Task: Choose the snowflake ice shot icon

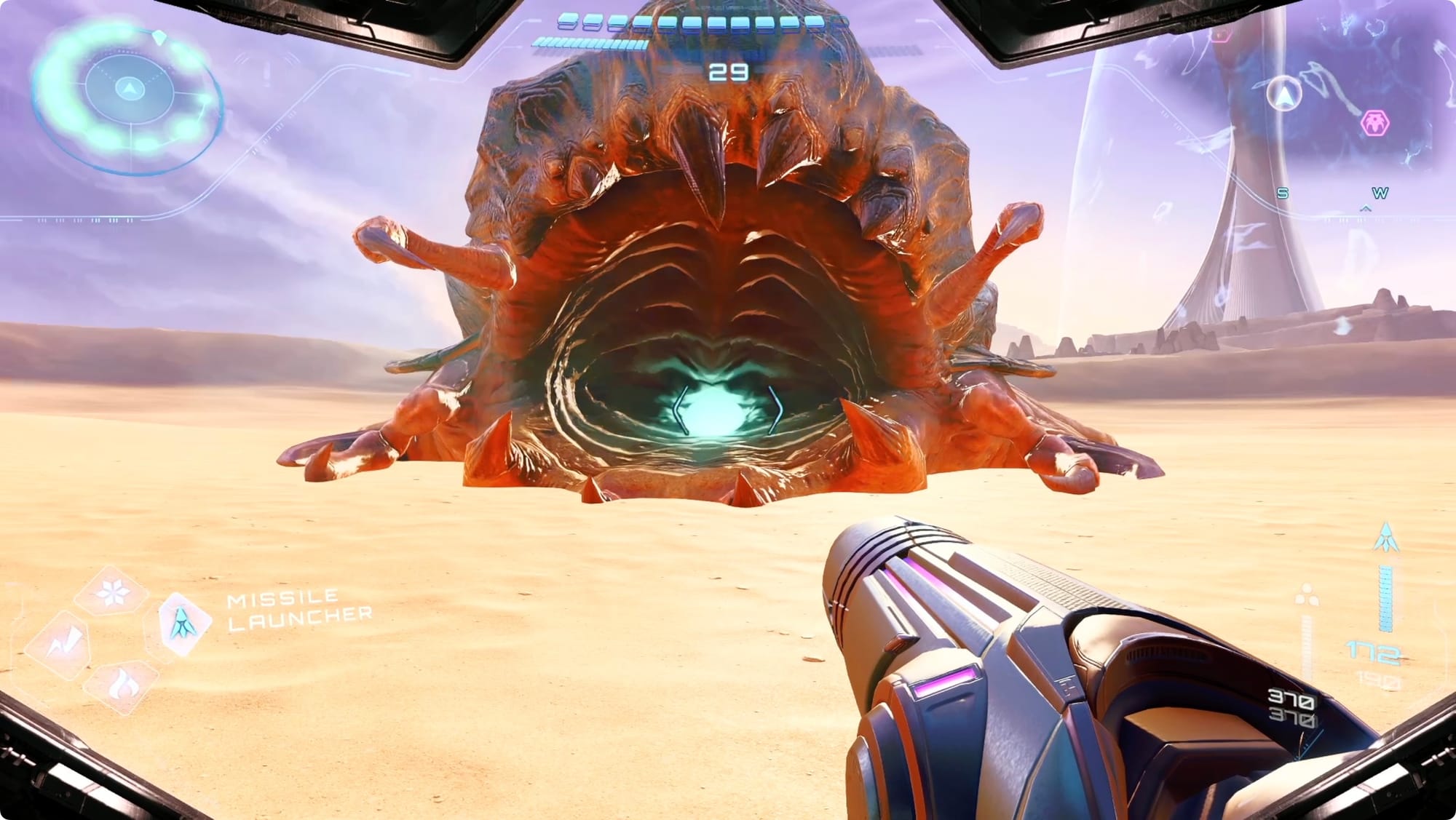Action: click(x=112, y=593)
